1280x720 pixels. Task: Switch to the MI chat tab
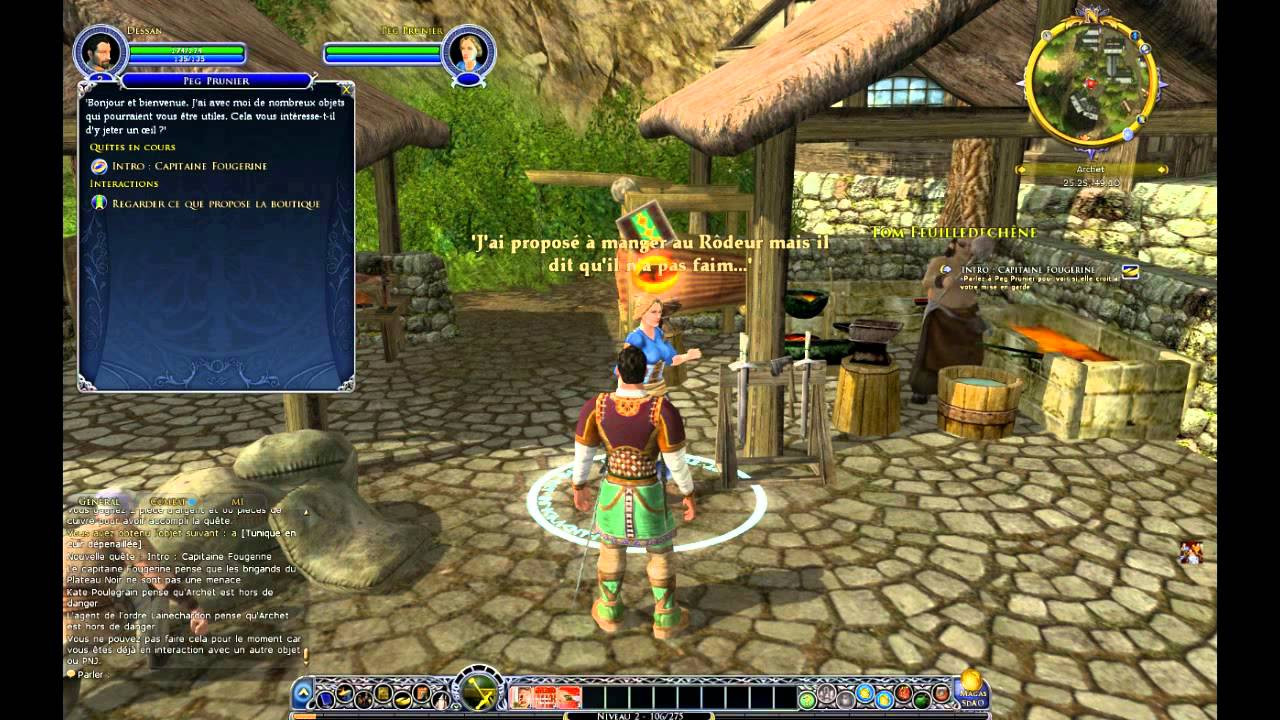(237, 501)
